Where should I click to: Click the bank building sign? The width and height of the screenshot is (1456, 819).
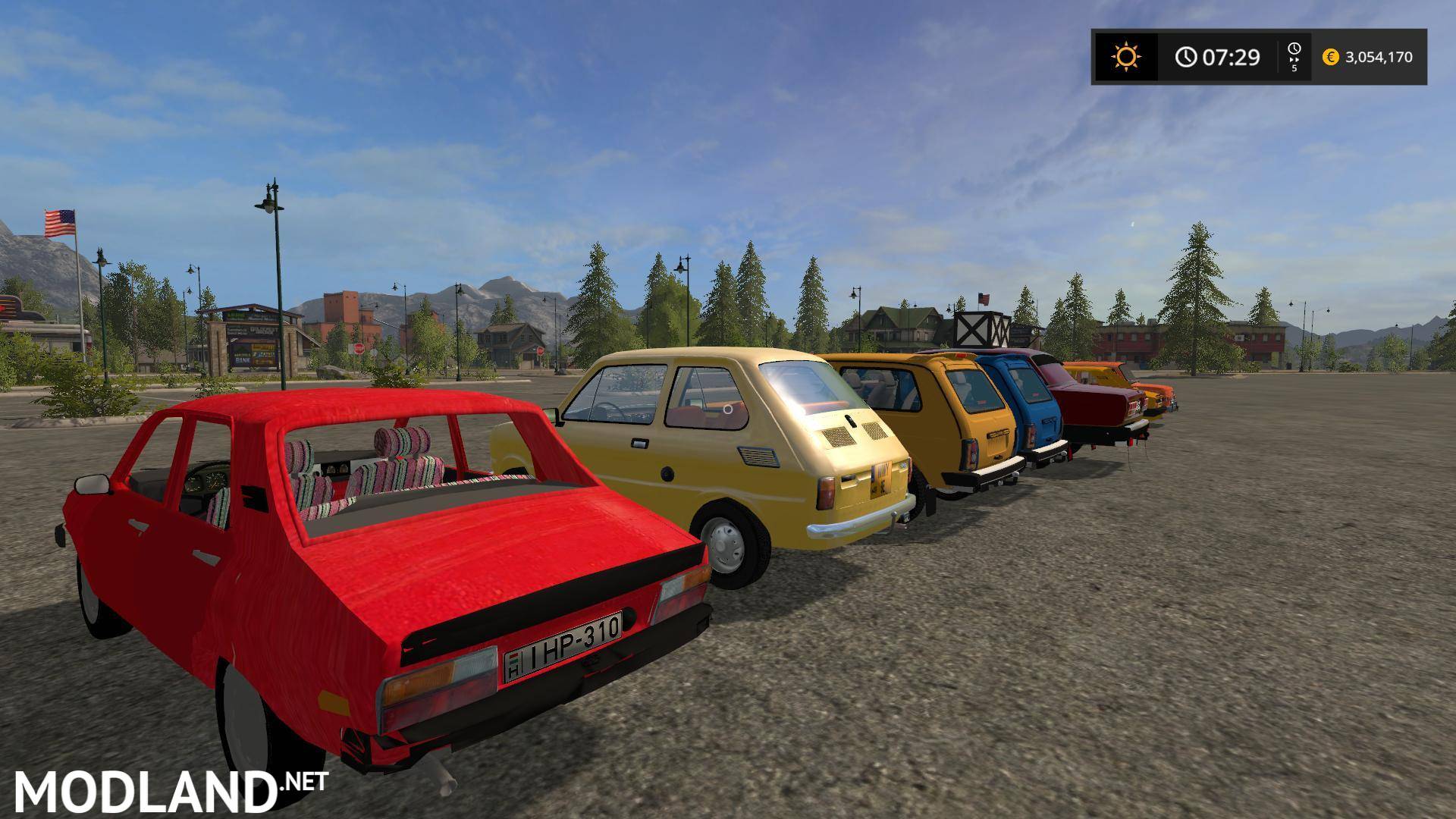coord(243,361)
